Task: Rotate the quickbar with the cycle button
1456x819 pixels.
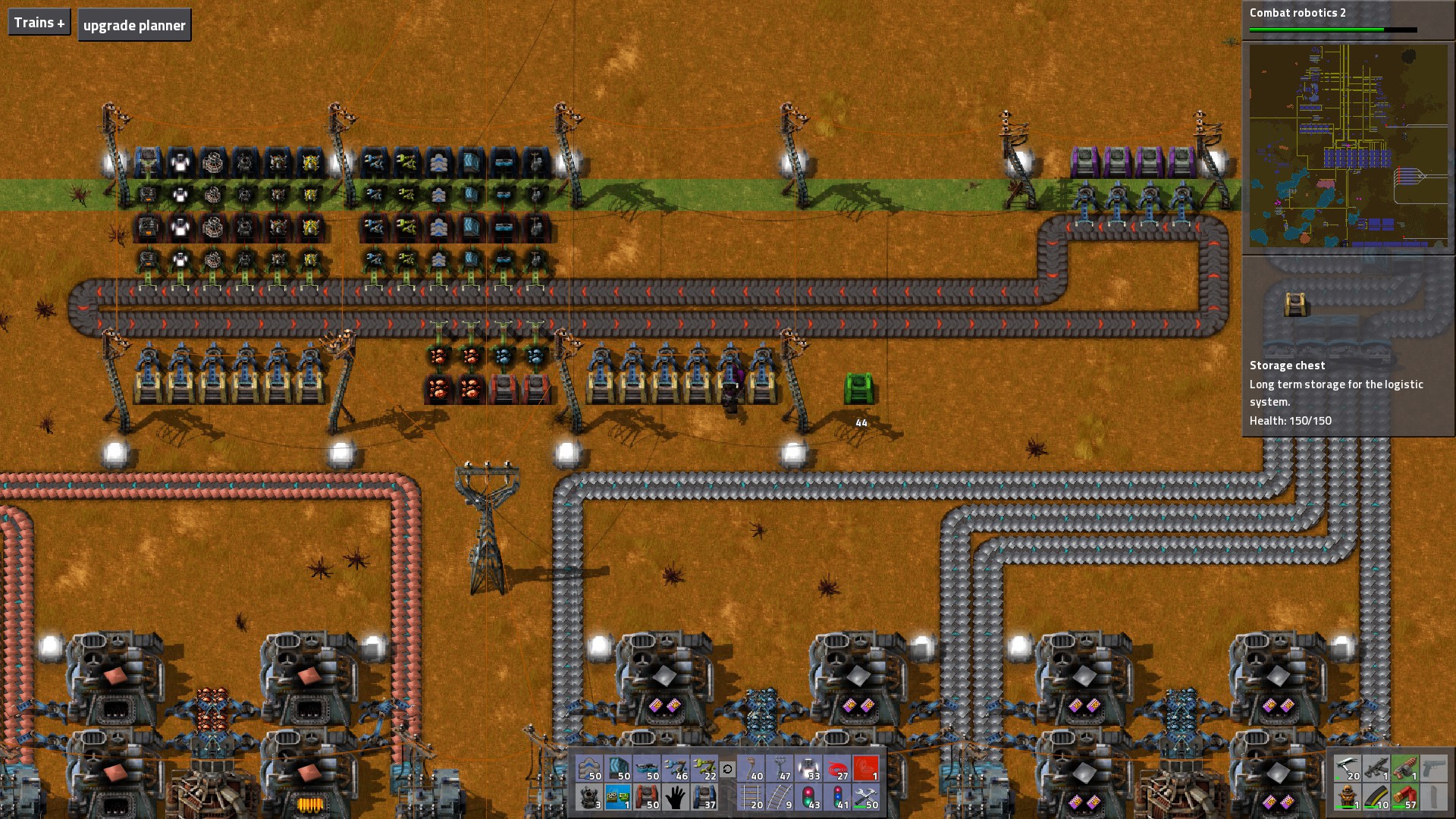Action: (x=727, y=770)
